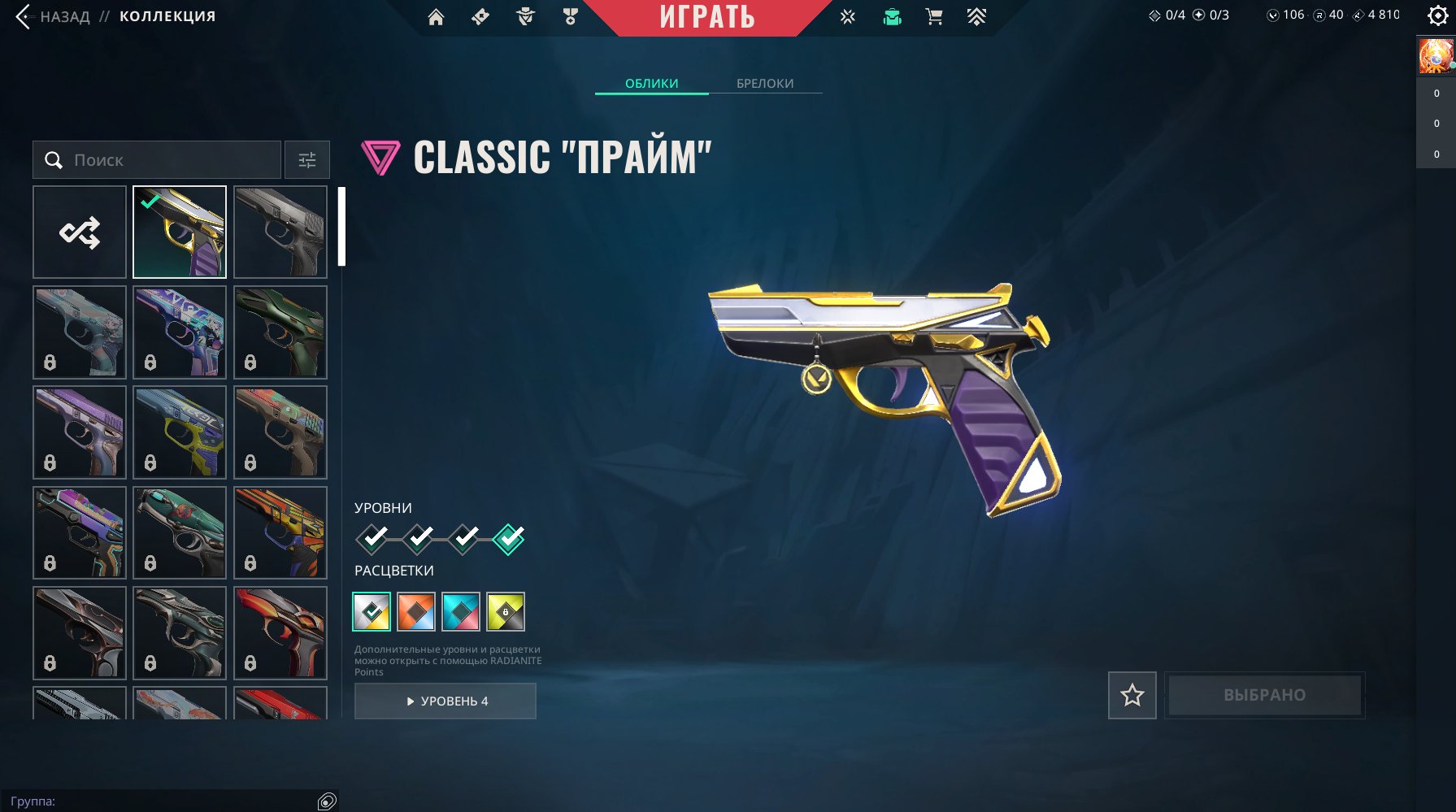Select the fourth level checkmark diamond

coord(509,538)
